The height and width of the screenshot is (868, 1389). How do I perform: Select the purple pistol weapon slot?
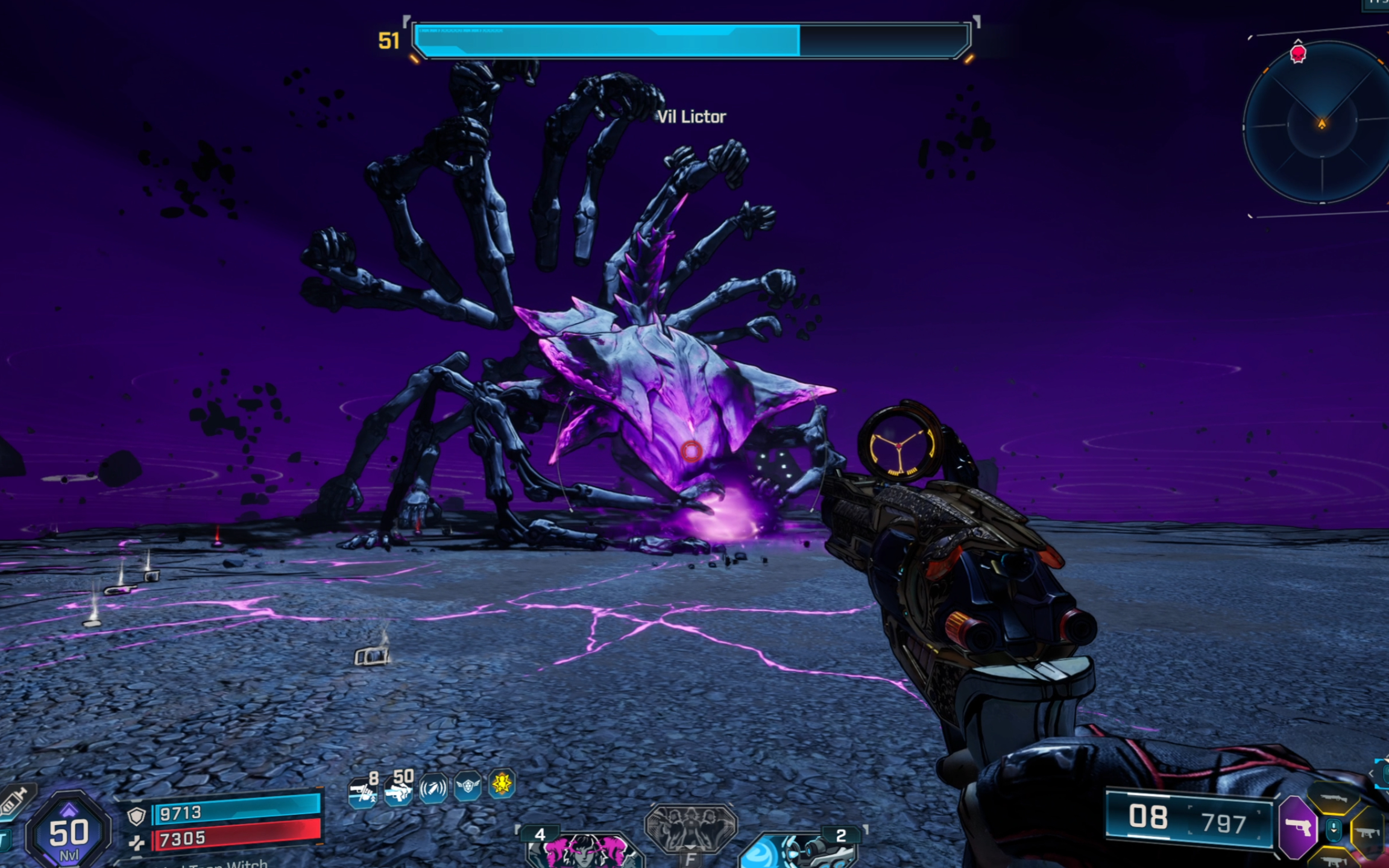[x=1299, y=827]
